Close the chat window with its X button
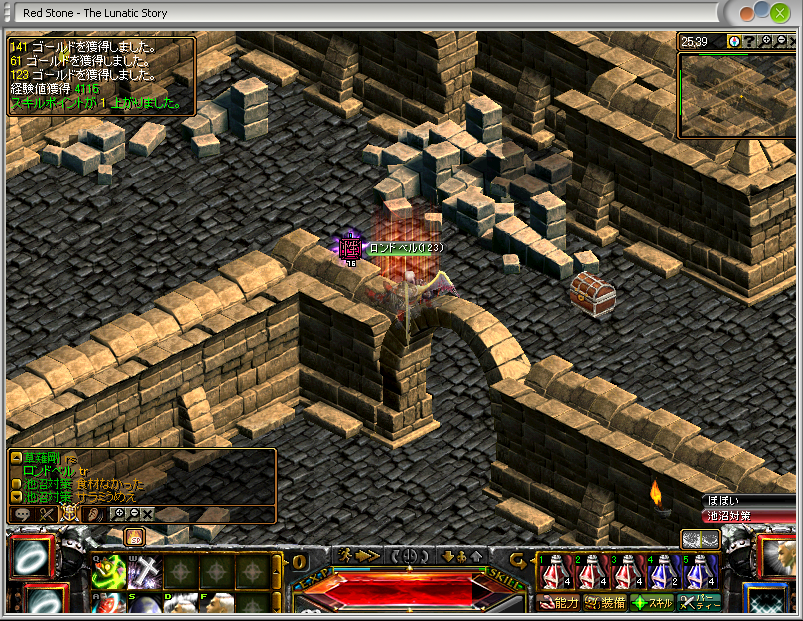The height and width of the screenshot is (621, 803). coord(147,513)
